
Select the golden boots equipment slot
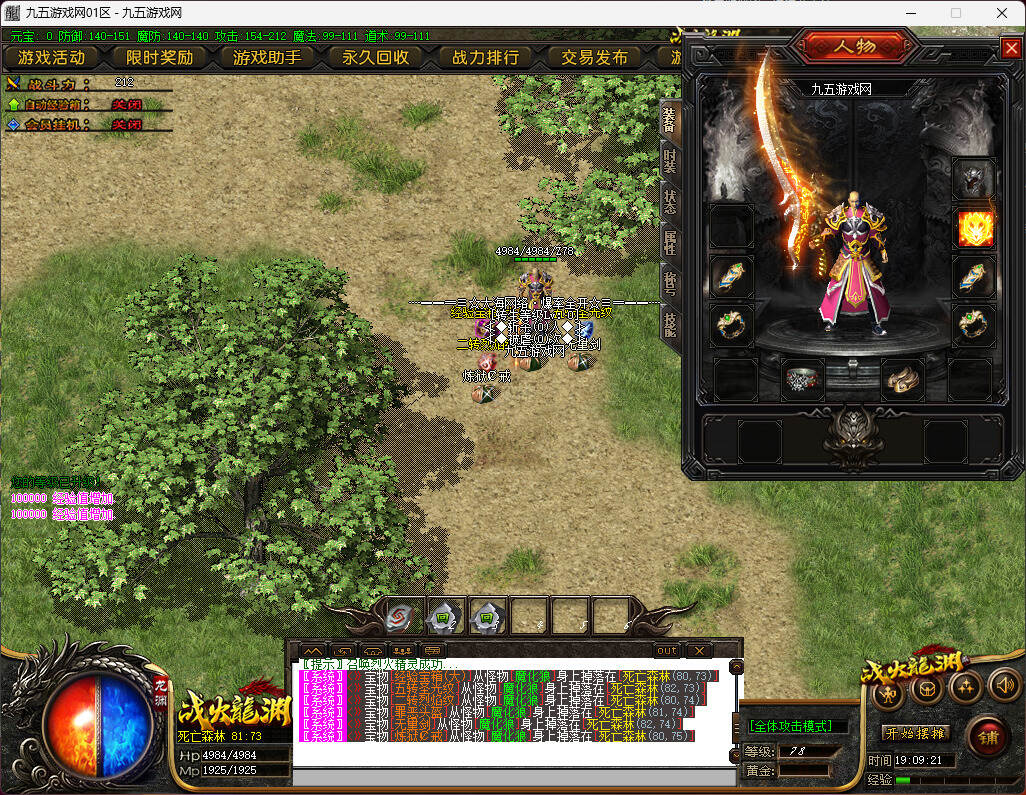903,379
